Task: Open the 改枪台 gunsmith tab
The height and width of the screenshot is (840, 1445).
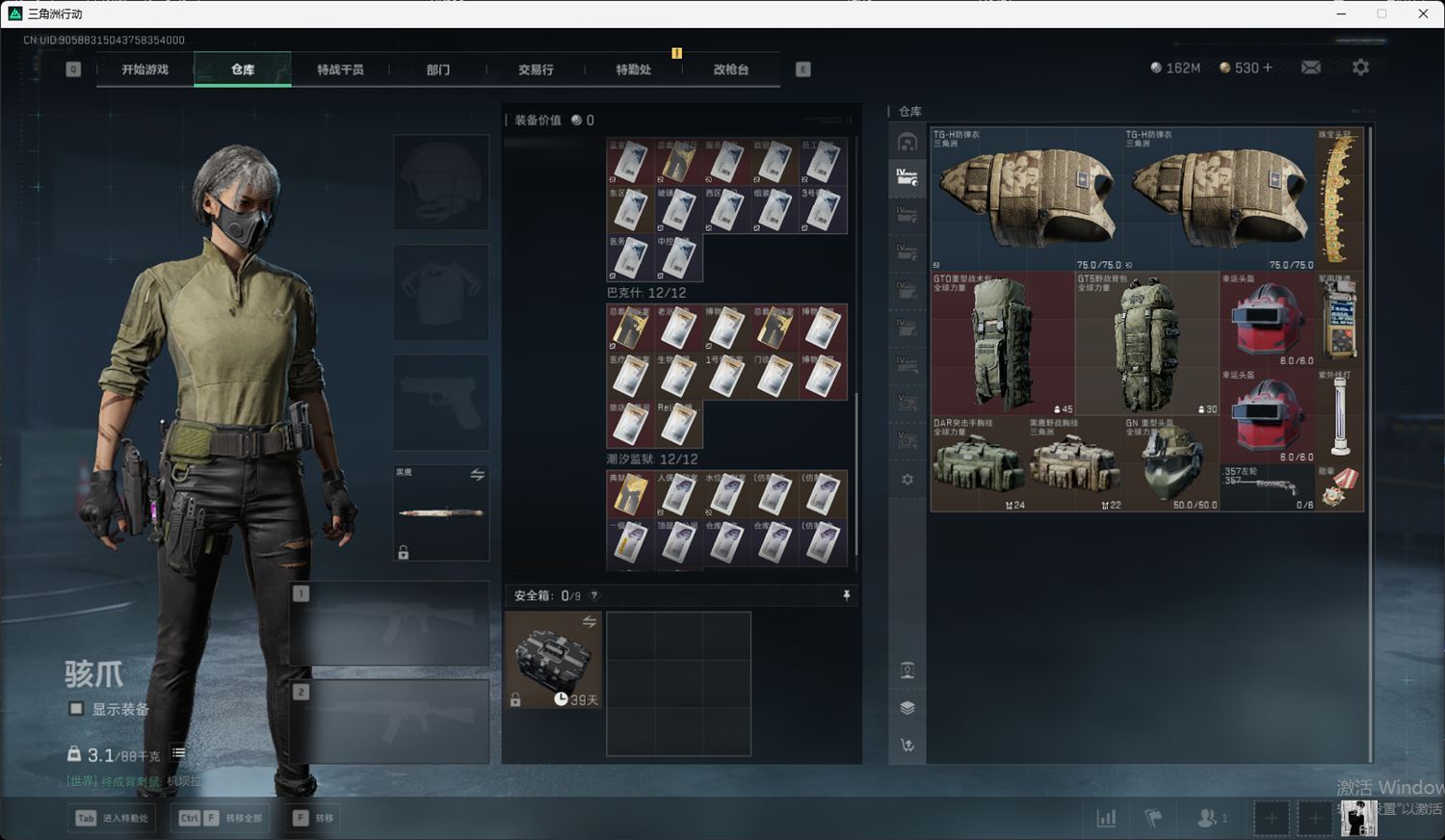Action: point(731,69)
